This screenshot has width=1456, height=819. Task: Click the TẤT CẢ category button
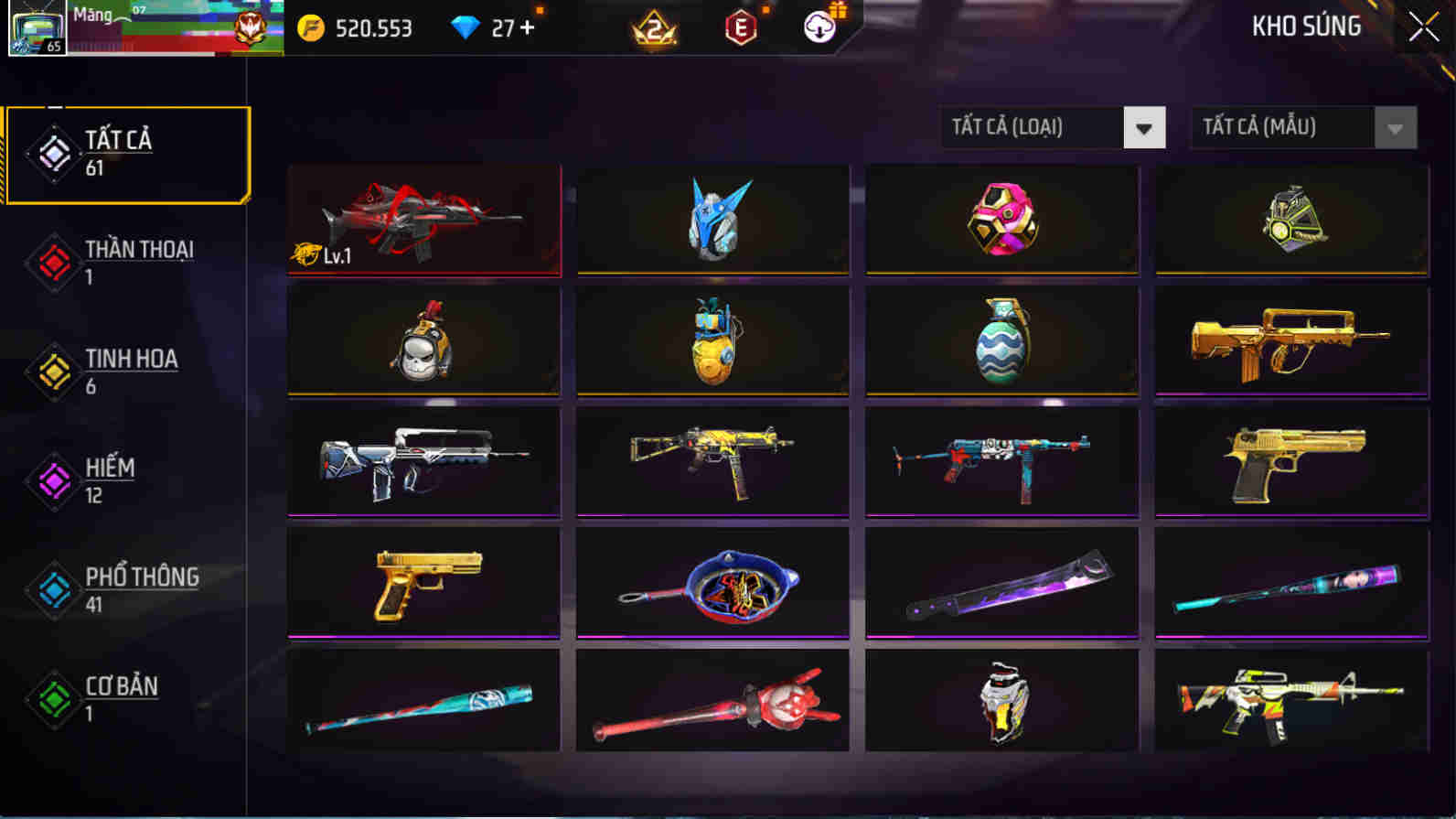coord(128,153)
